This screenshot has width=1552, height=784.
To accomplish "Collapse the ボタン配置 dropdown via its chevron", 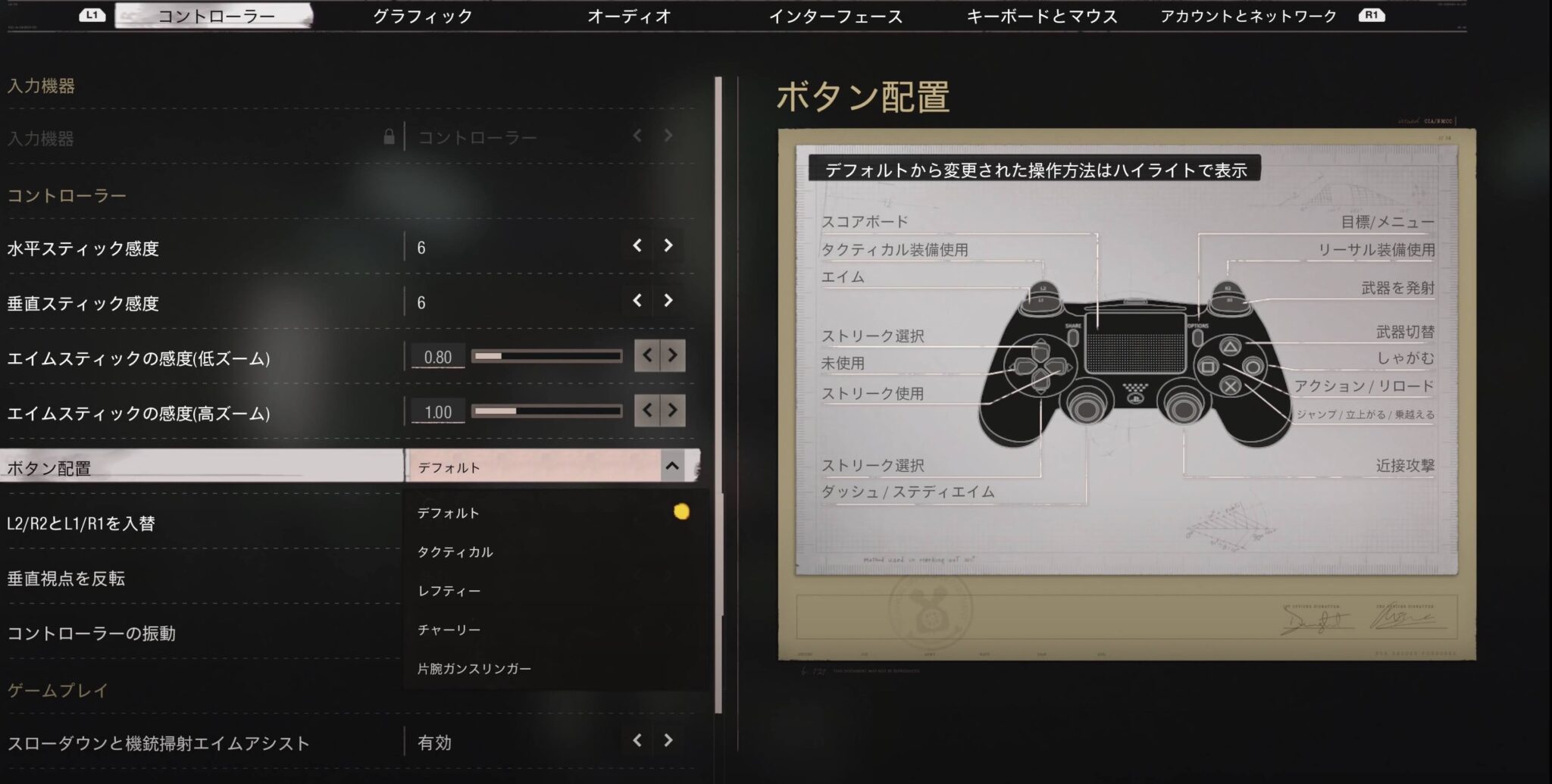I will [673, 467].
